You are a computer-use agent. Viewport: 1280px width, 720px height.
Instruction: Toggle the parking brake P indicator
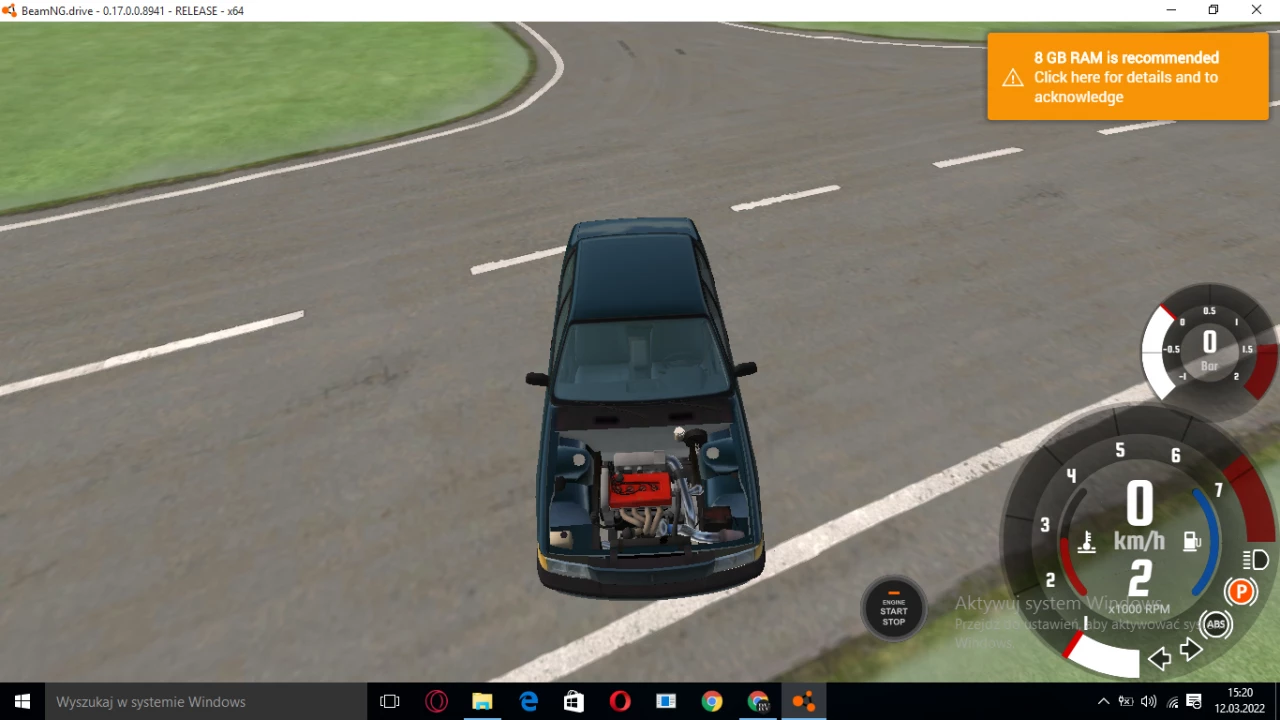tap(1241, 591)
